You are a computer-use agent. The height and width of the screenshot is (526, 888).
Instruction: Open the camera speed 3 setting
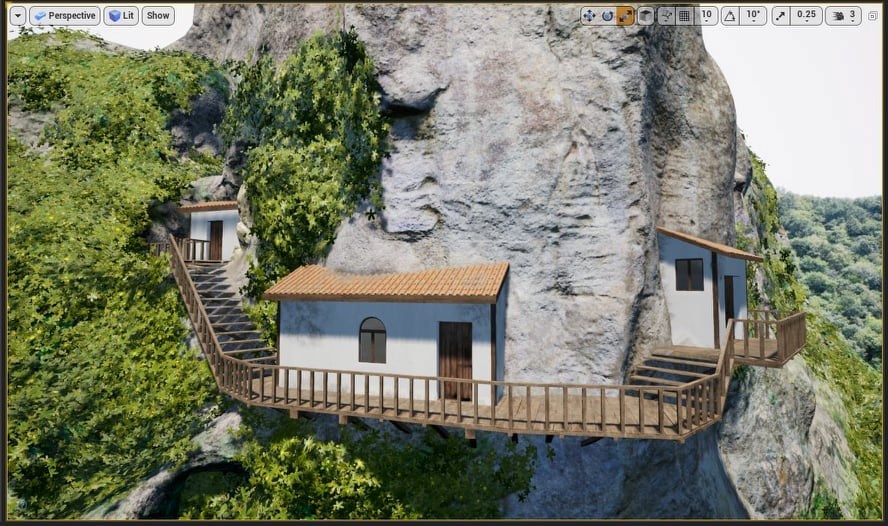843,16
